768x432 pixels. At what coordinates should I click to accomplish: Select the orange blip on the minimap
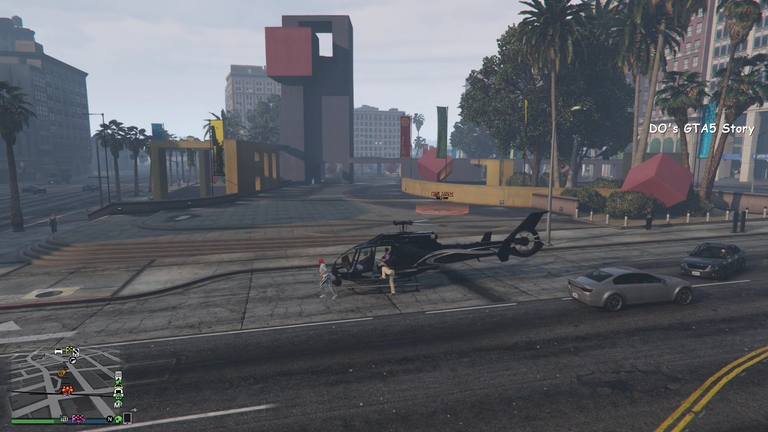click(62, 373)
